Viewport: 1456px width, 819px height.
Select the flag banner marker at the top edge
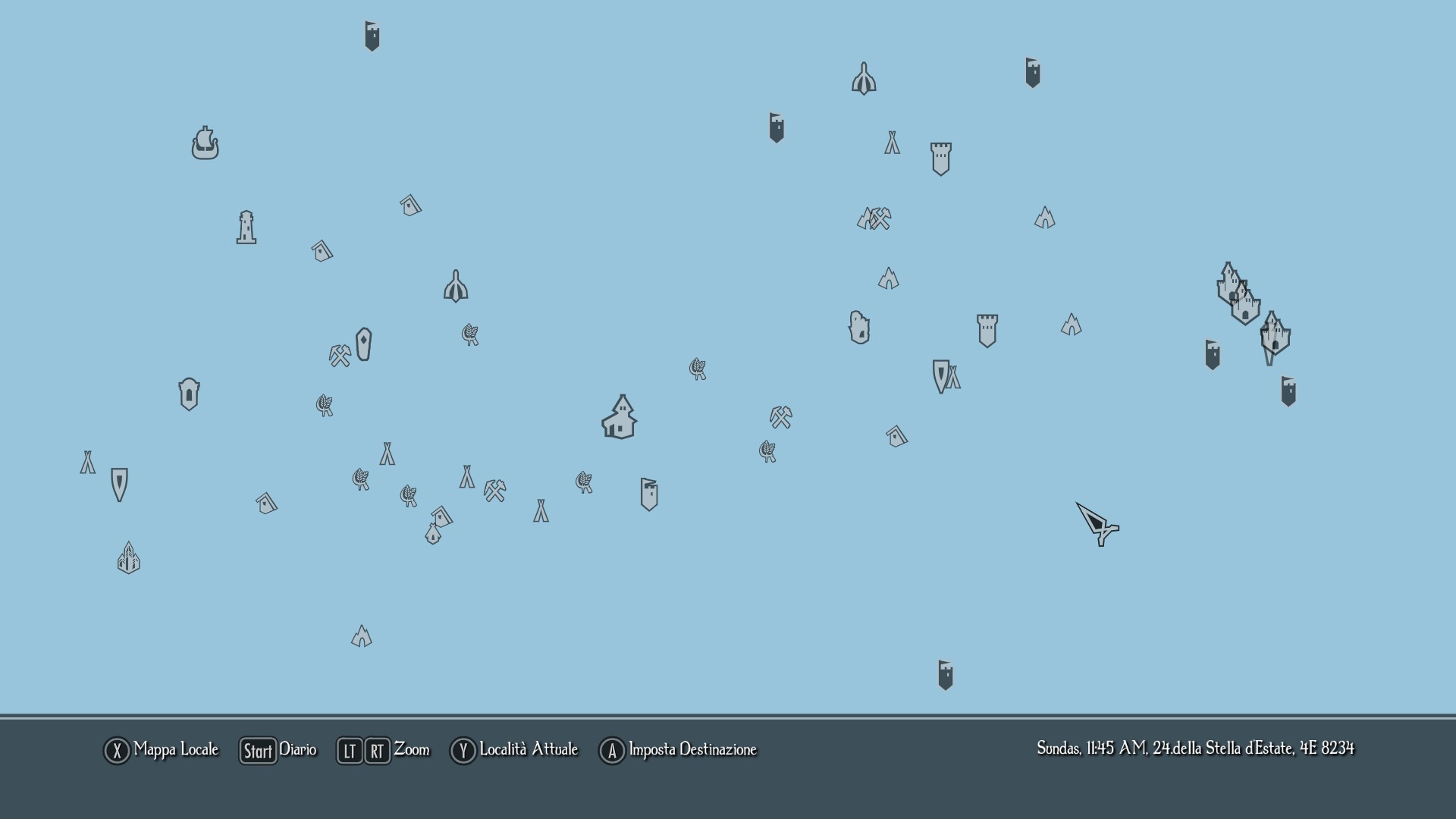click(372, 34)
